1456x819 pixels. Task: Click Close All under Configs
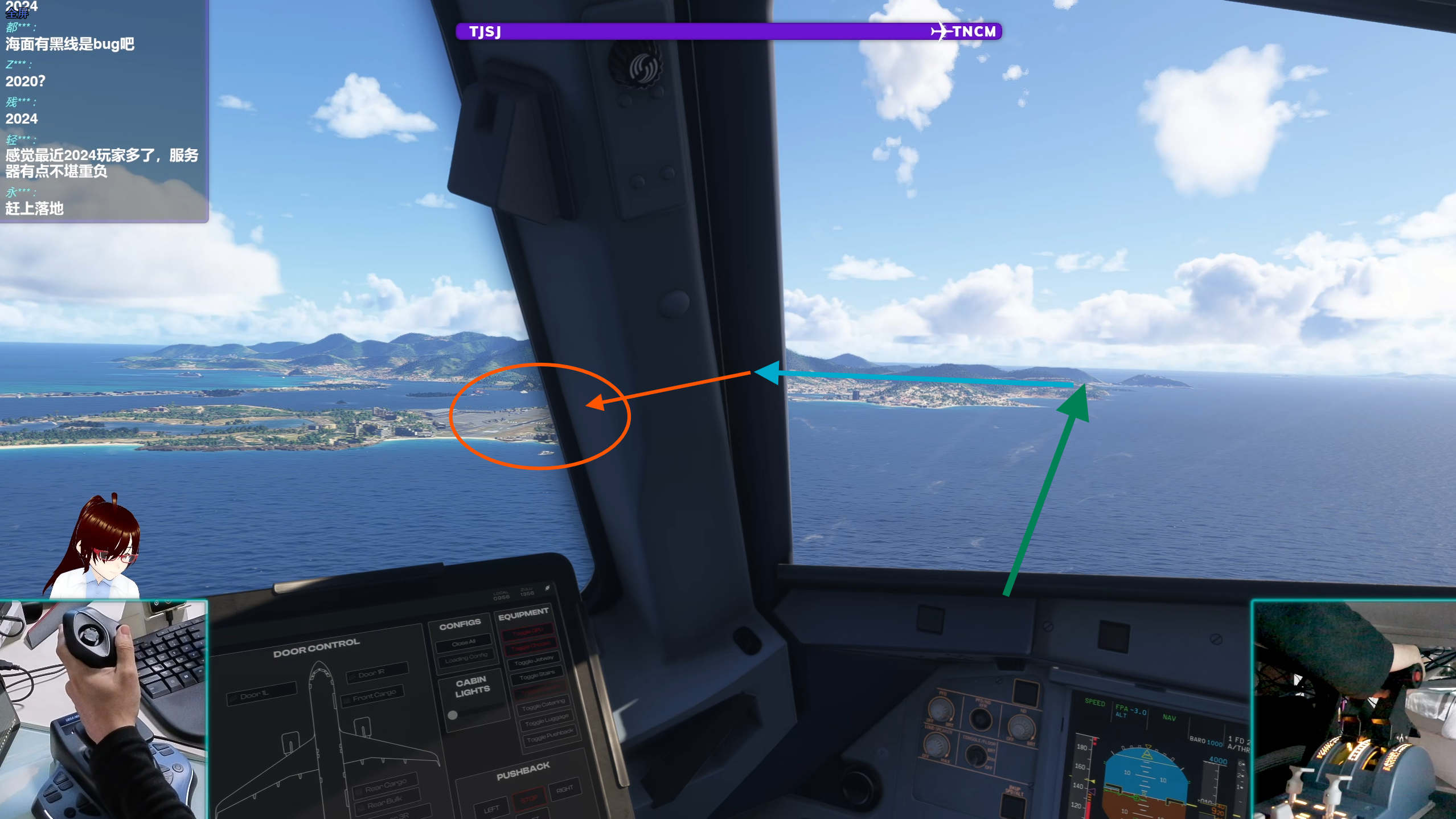click(x=464, y=642)
